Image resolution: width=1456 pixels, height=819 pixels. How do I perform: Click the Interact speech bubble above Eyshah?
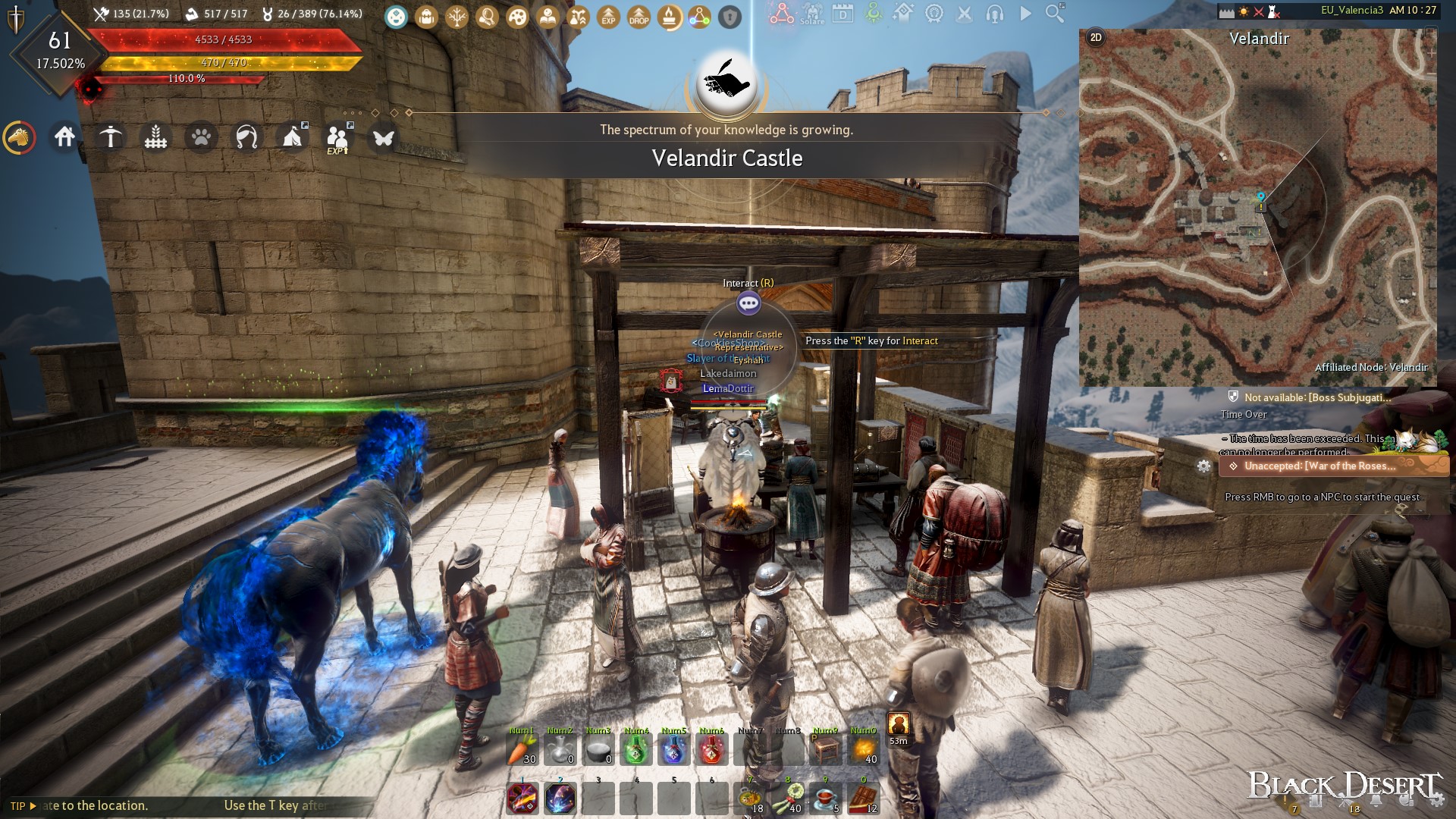click(x=750, y=303)
